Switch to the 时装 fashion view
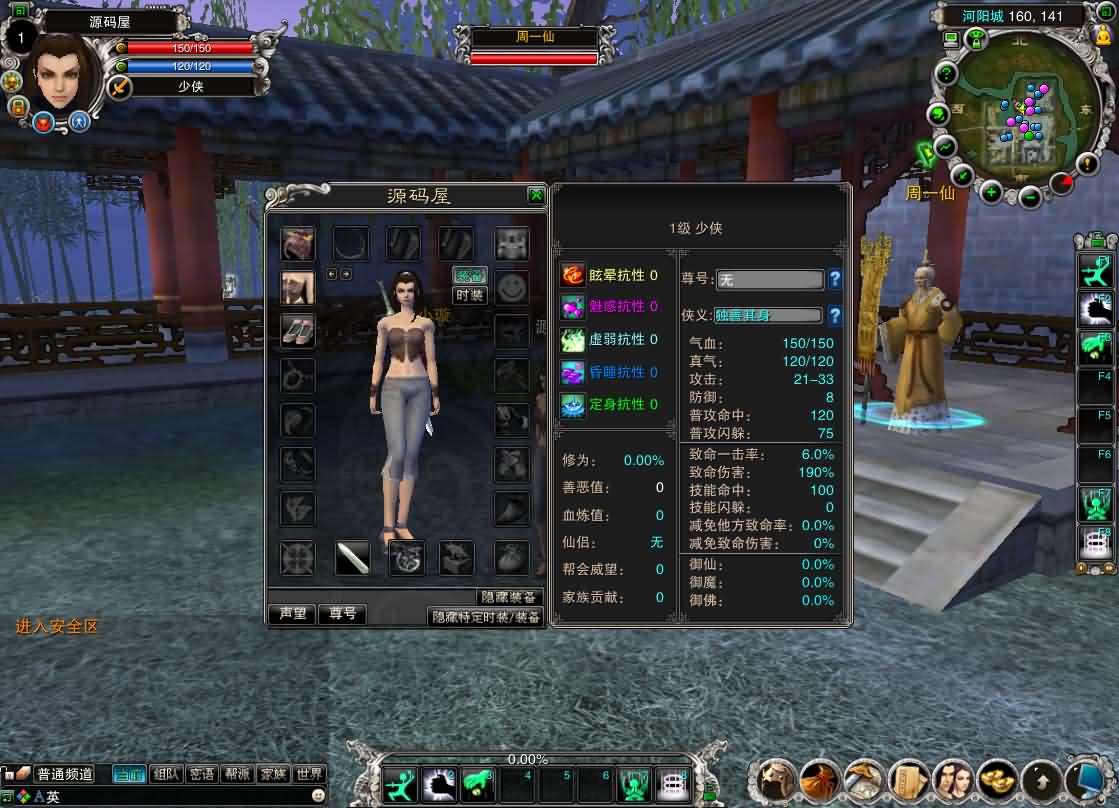 tap(469, 295)
